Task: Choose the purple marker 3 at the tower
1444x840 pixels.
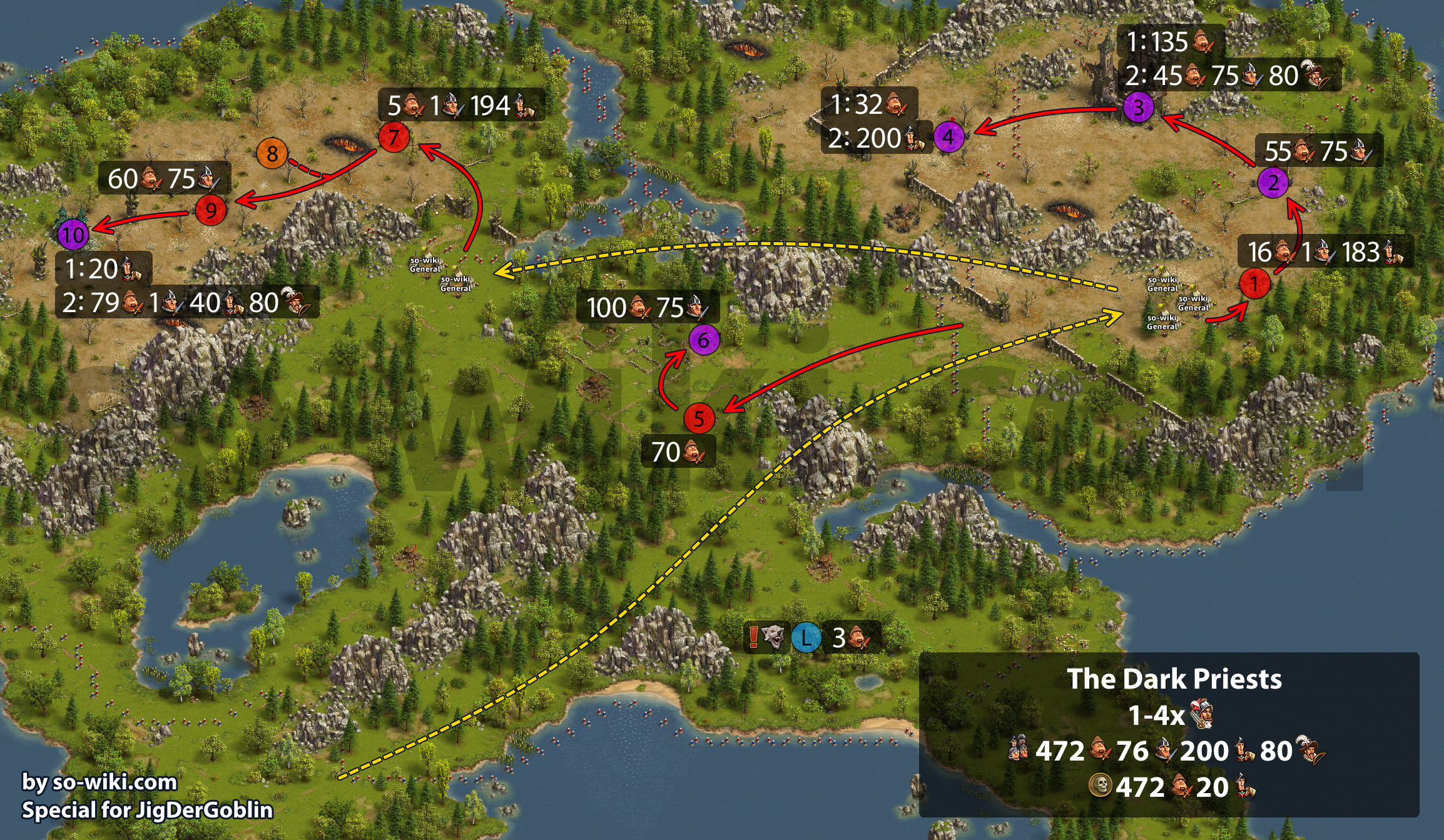Action: pos(1138,107)
